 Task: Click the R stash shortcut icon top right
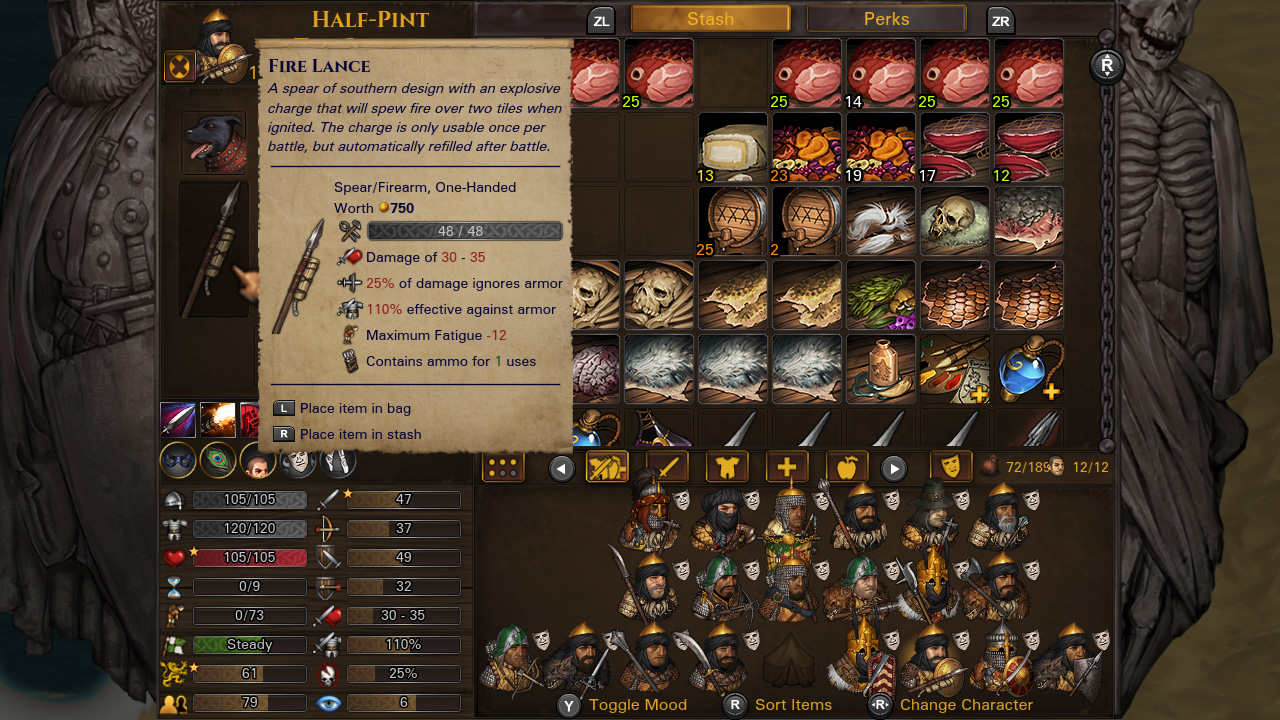[x=1107, y=68]
